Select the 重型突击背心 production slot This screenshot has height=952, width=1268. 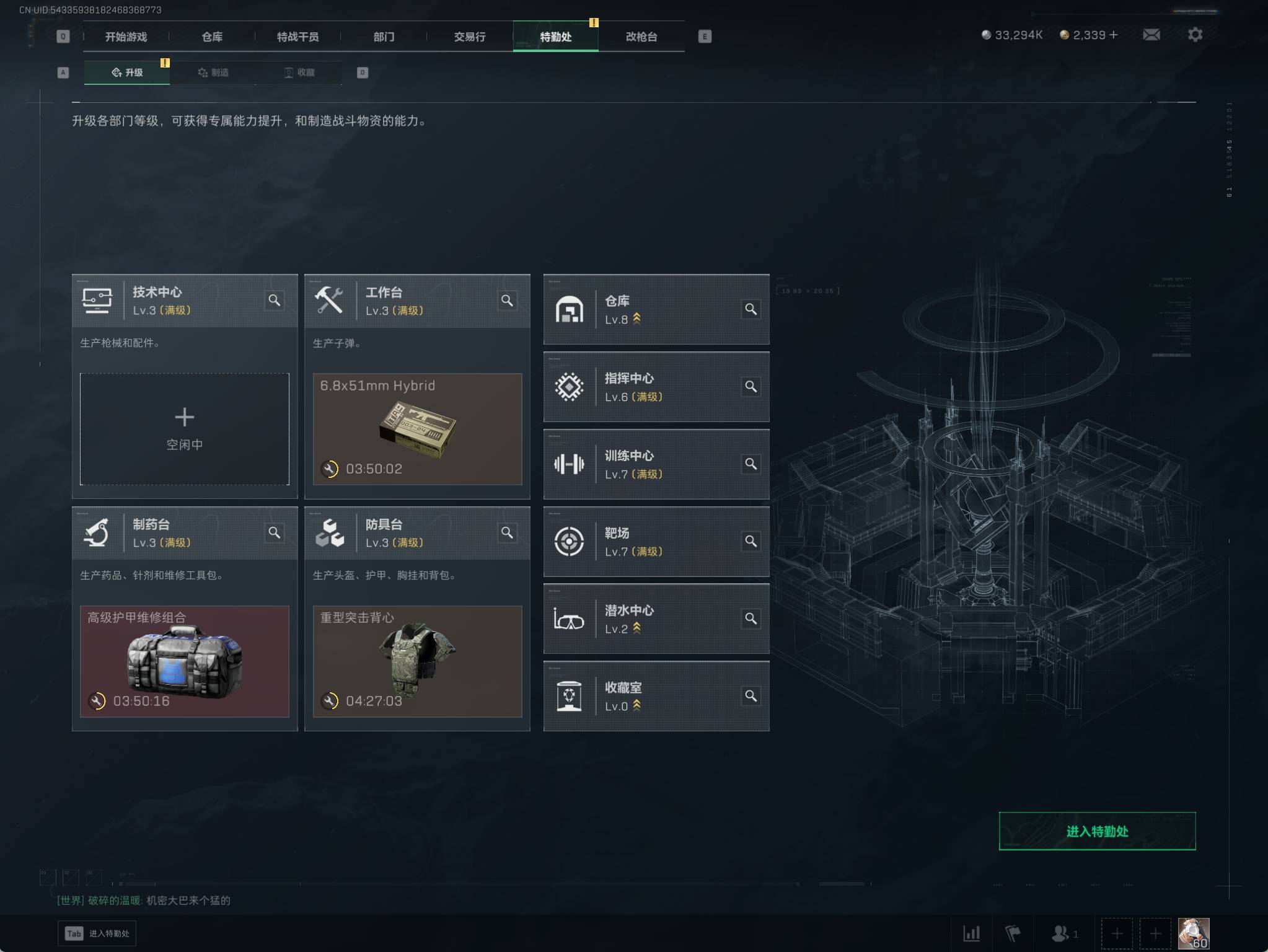click(x=417, y=661)
